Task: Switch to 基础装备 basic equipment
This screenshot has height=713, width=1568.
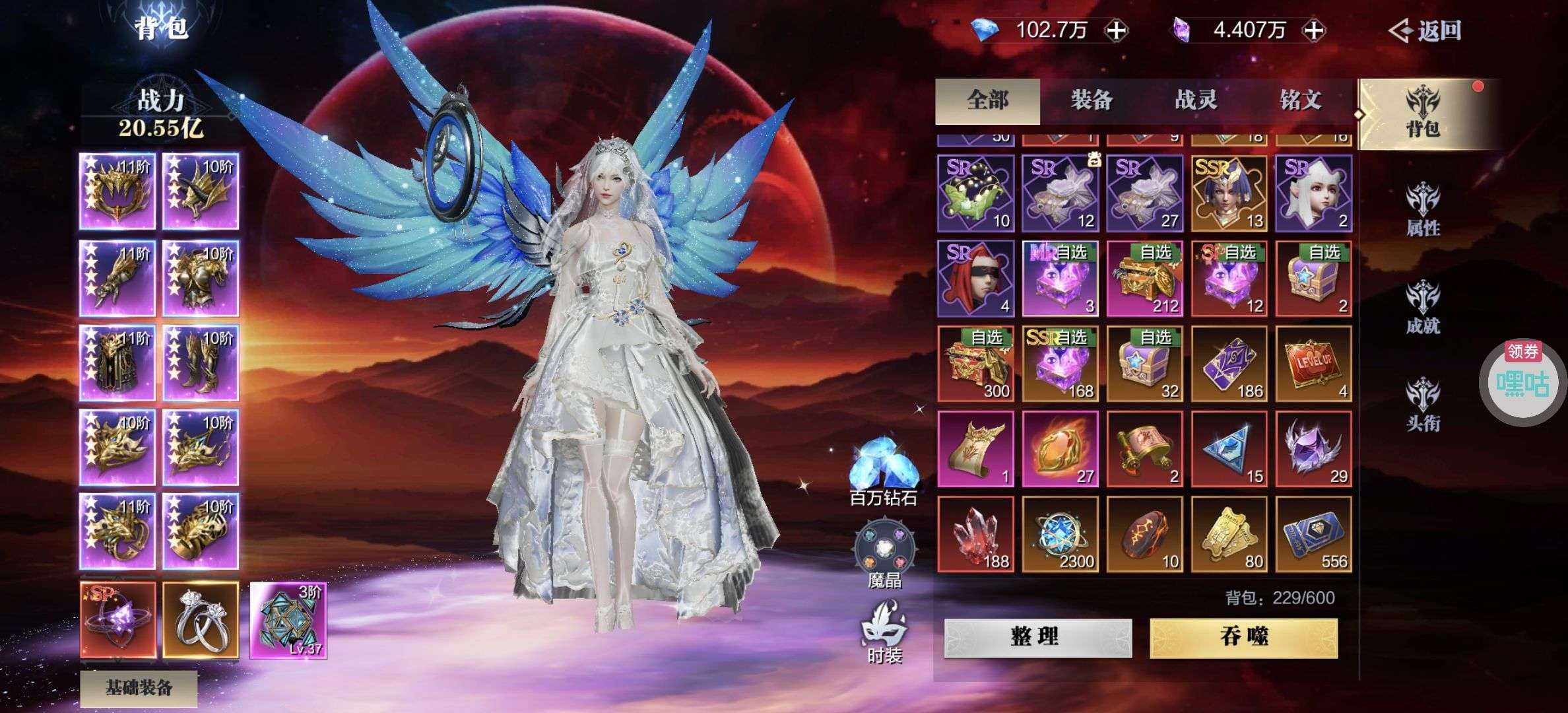Action: click(x=139, y=688)
